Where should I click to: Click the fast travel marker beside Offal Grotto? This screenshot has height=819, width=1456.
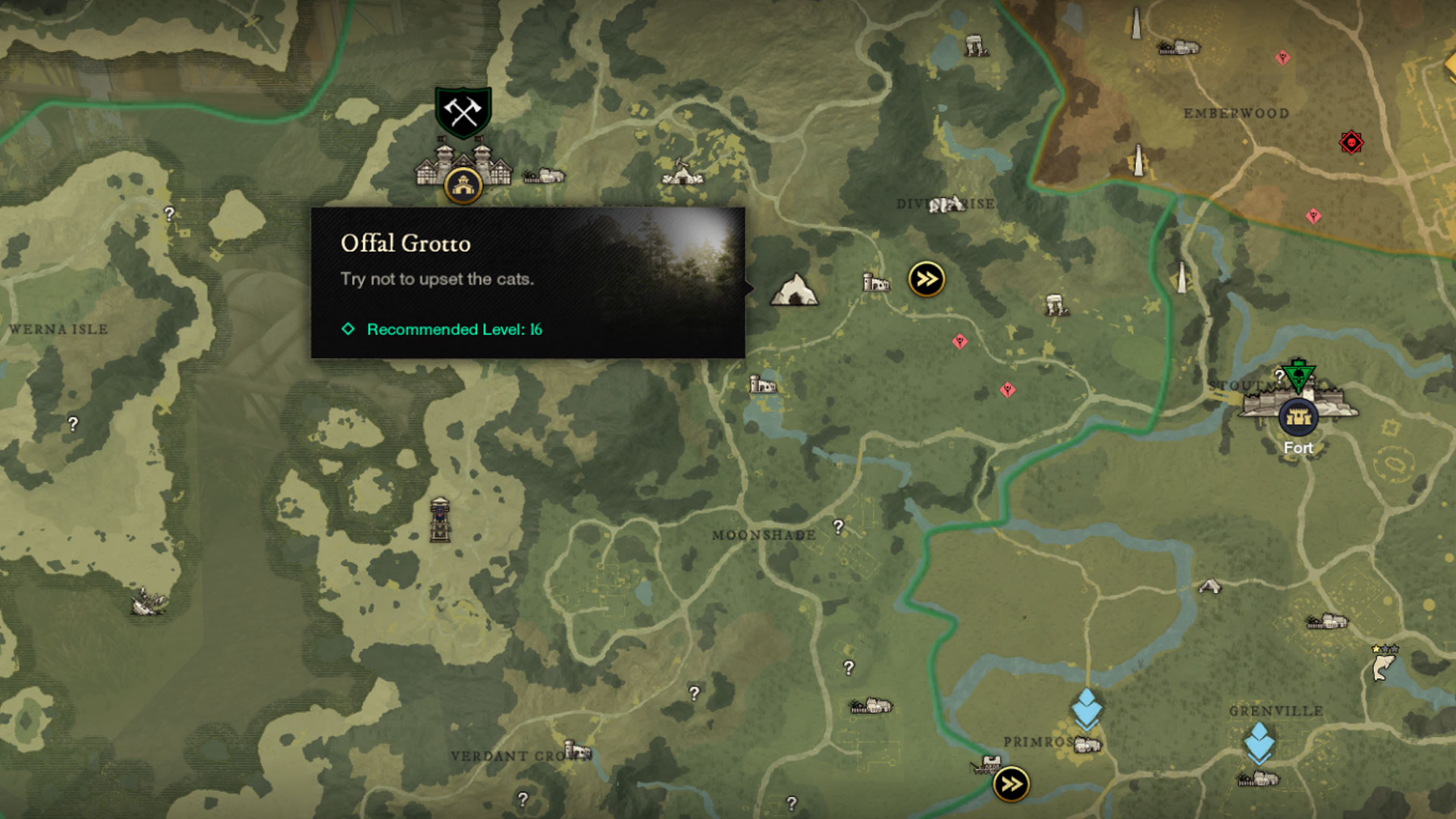(926, 279)
